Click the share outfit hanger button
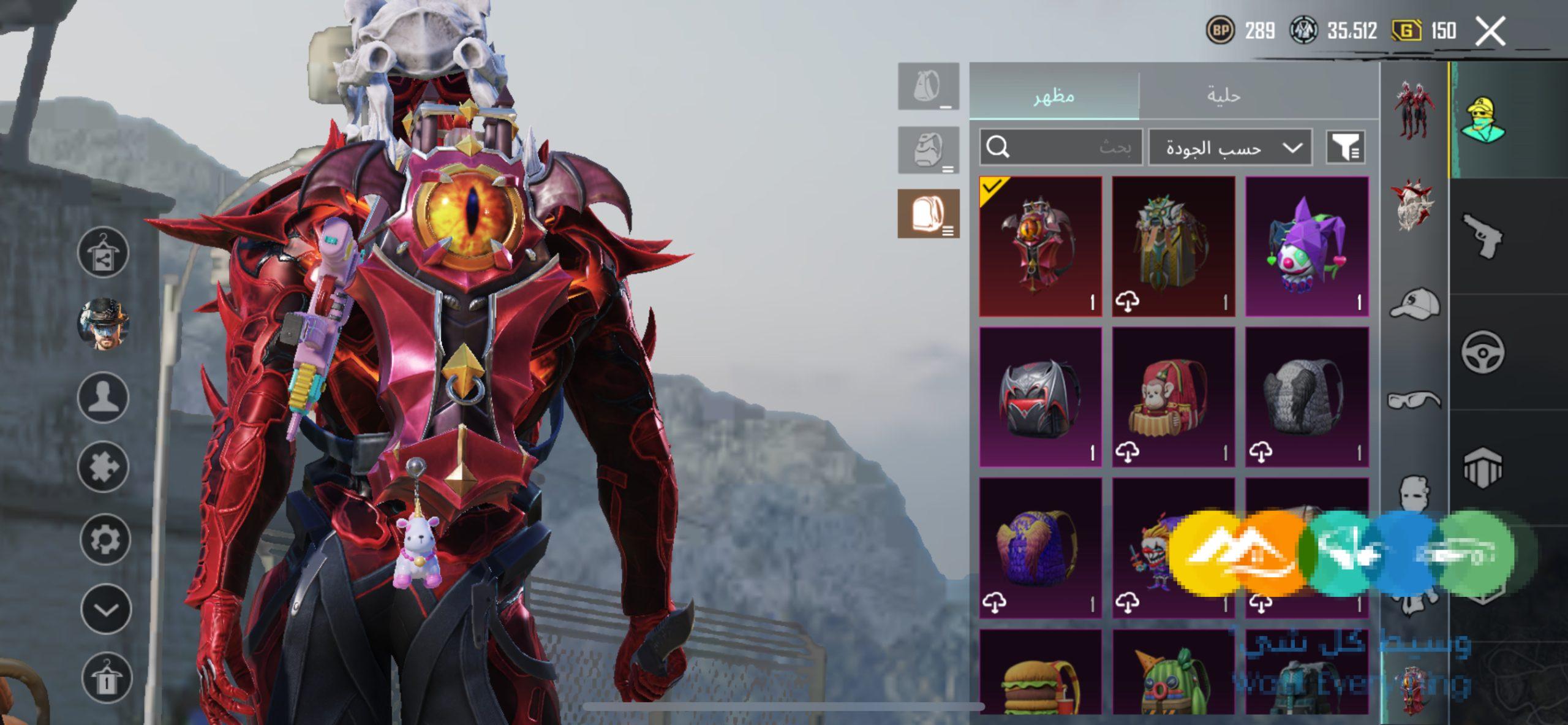Screen dimensions: 1568x725 [103, 252]
